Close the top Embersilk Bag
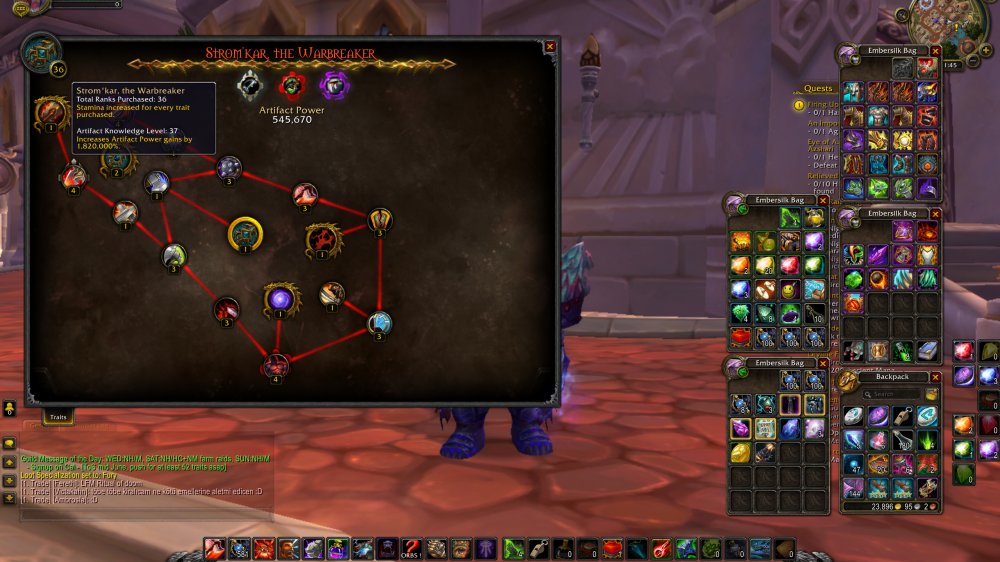The image size is (1000, 562). pyautogui.click(x=936, y=50)
